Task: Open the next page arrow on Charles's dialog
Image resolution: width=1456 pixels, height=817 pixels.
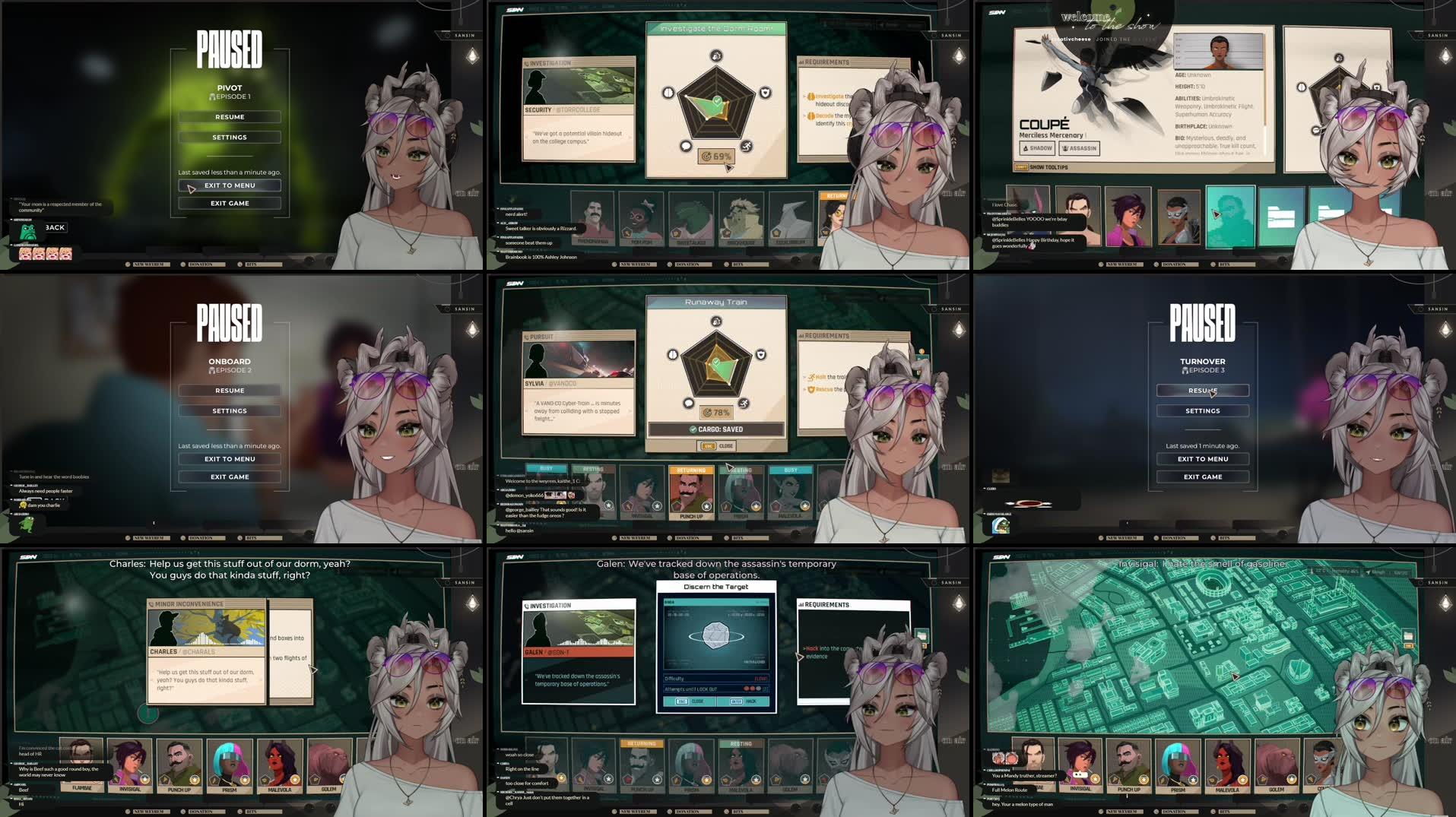Action: point(313,670)
